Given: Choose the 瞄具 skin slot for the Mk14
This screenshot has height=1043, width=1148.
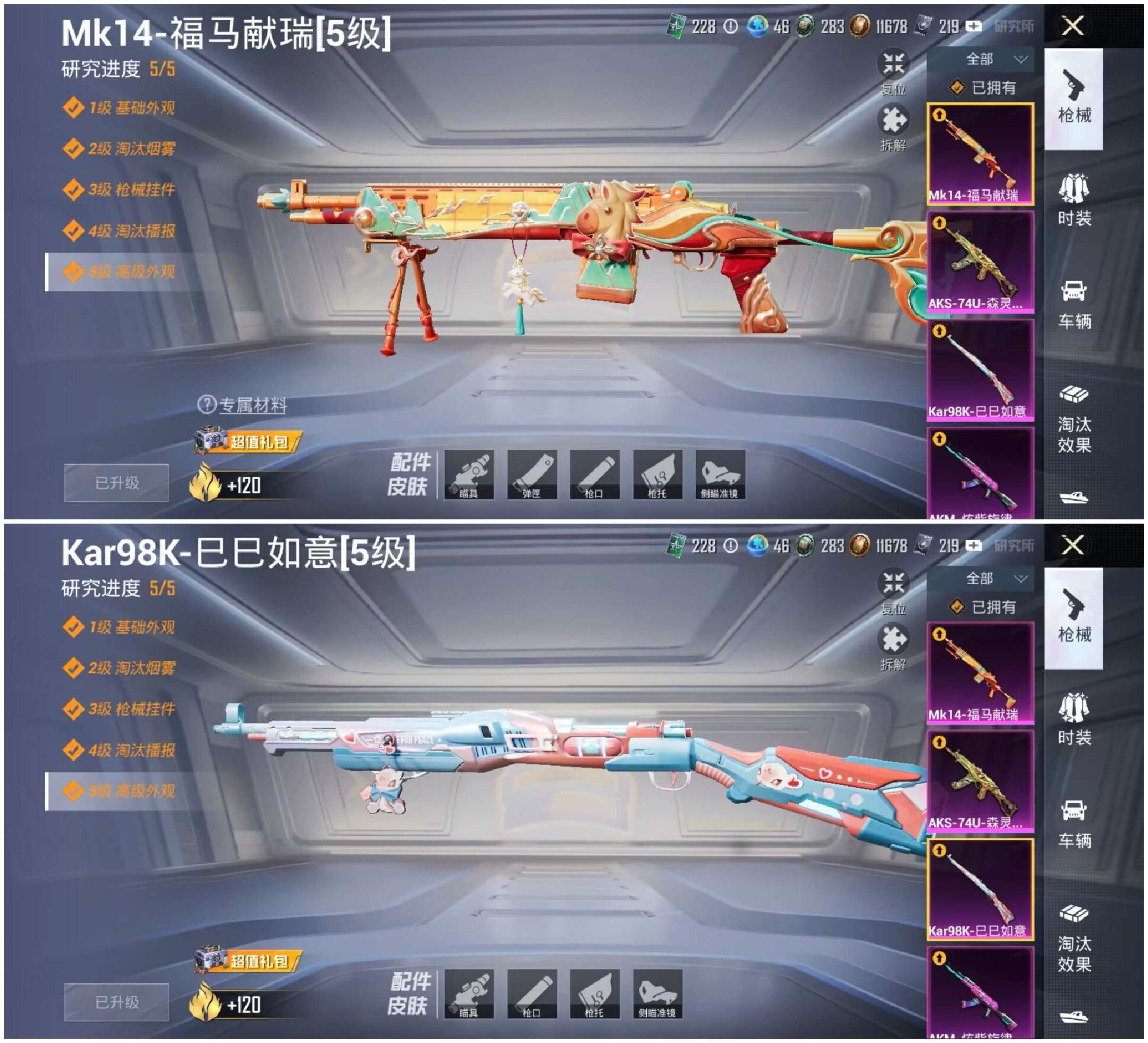Looking at the screenshot, I should [x=469, y=475].
